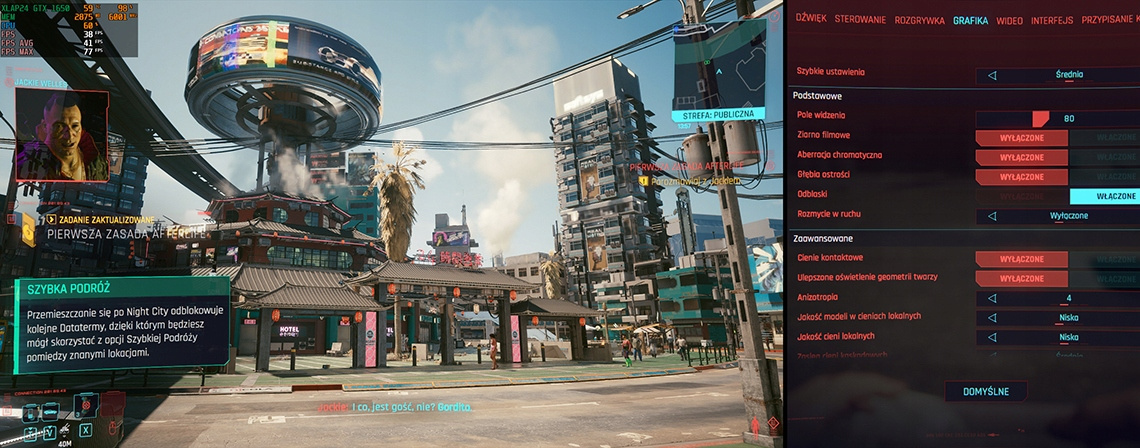Show the Wideo settings tab
This screenshot has height=448, width=1140.
(1009, 20)
